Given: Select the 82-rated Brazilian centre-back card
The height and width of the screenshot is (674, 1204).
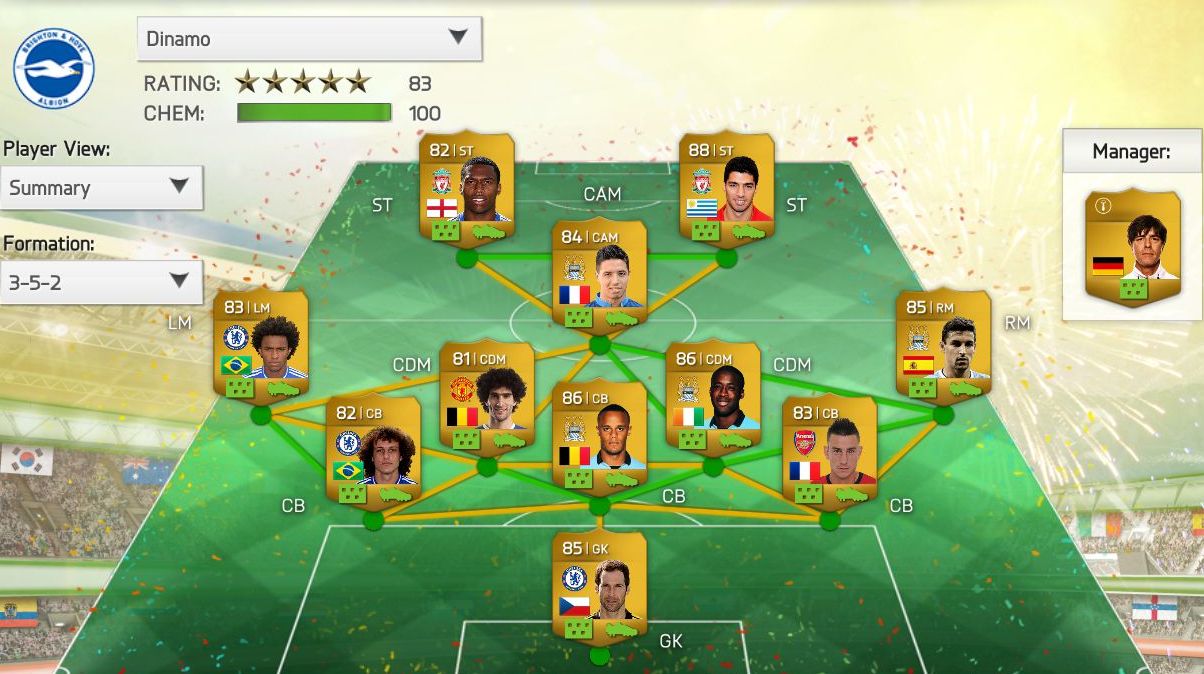Looking at the screenshot, I should tap(373, 451).
